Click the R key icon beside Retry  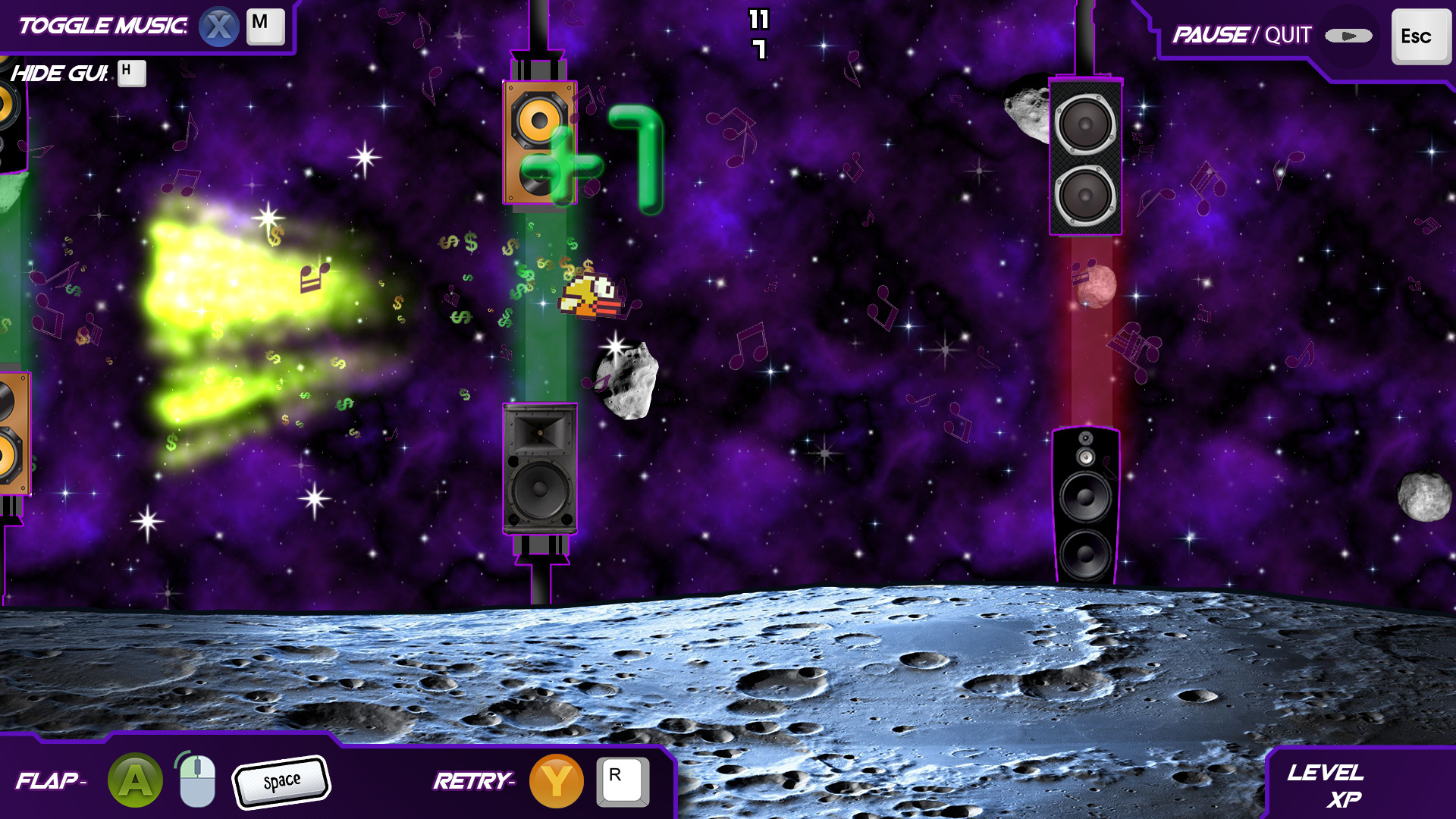pyautogui.click(x=623, y=780)
